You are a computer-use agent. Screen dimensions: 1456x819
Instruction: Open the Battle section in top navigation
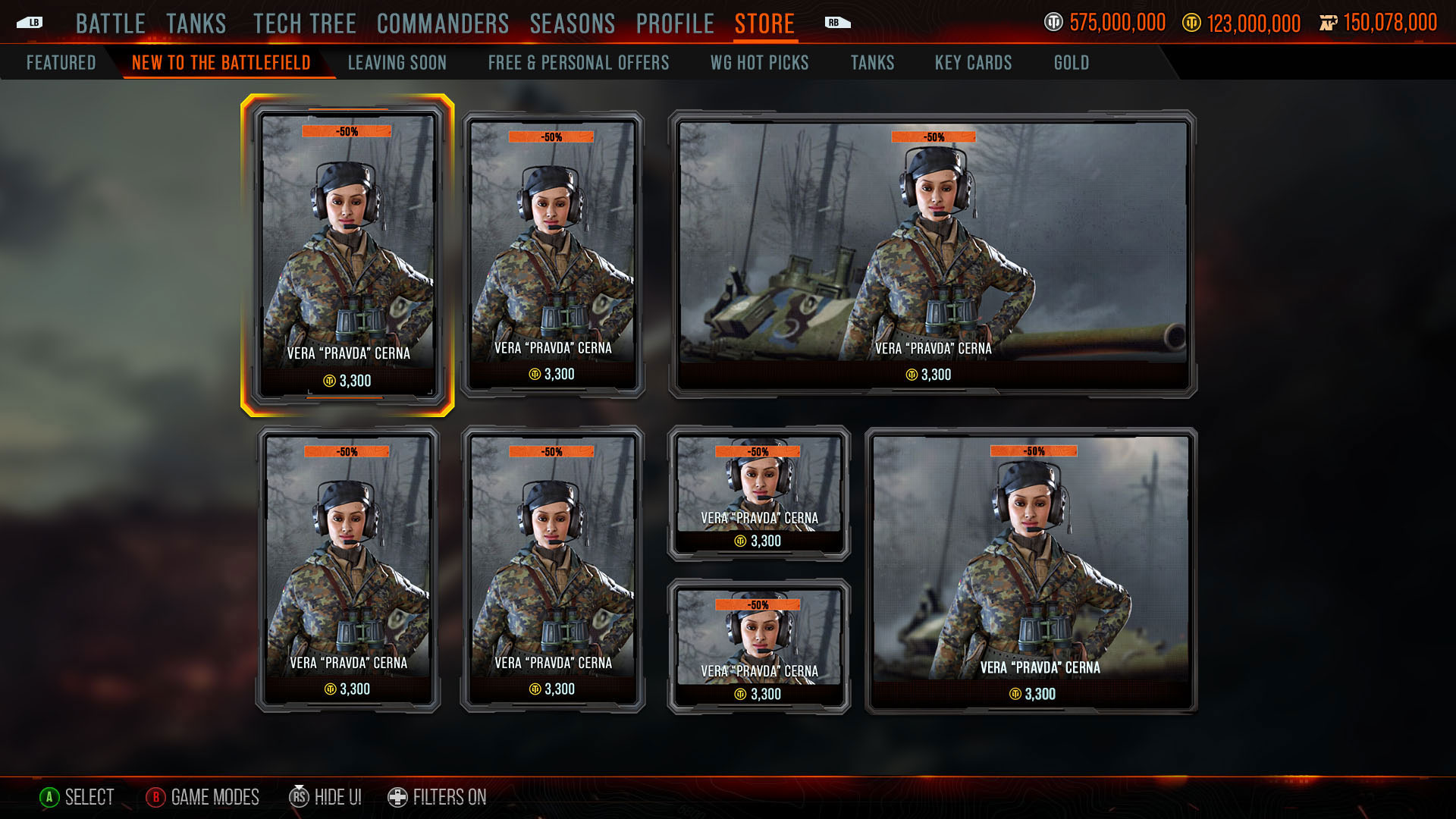(x=110, y=24)
